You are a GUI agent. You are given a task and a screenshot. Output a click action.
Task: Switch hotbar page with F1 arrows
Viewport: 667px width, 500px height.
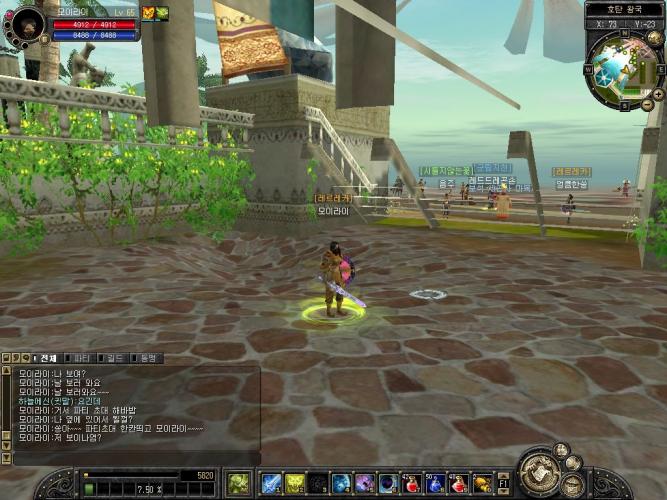[503, 484]
